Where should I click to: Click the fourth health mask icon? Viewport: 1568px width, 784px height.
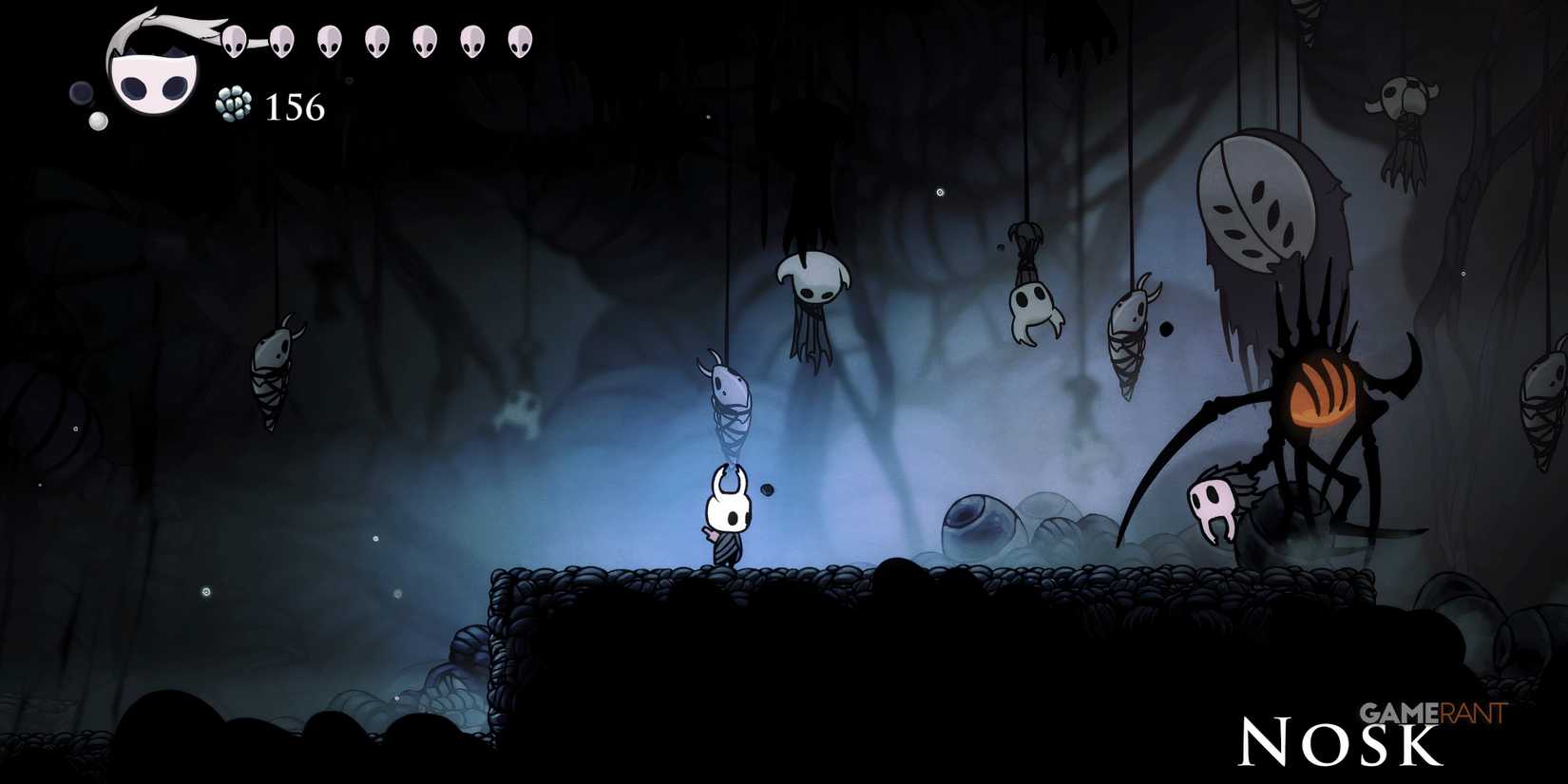pos(376,41)
